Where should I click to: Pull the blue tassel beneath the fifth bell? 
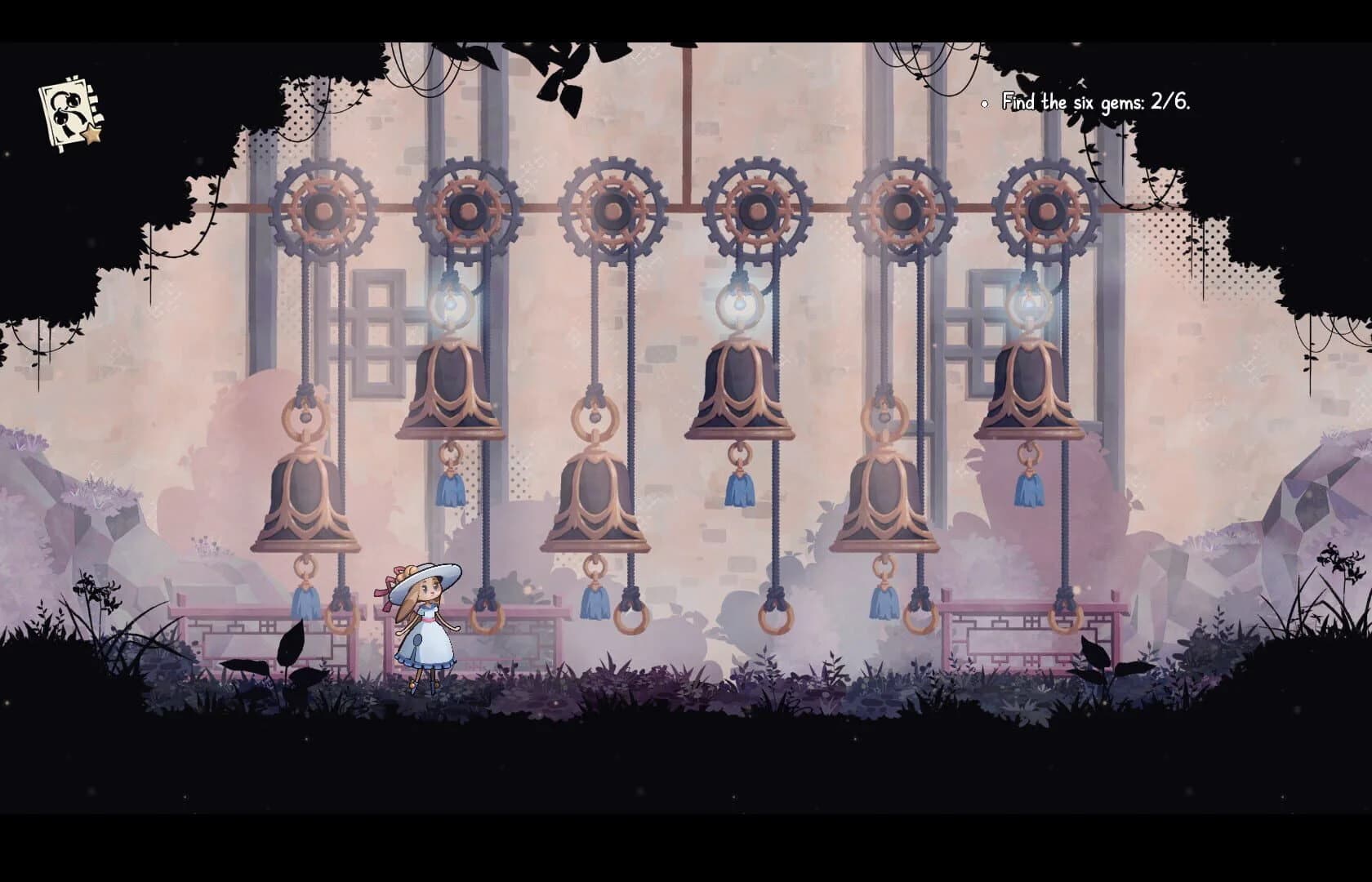click(x=883, y=604)
